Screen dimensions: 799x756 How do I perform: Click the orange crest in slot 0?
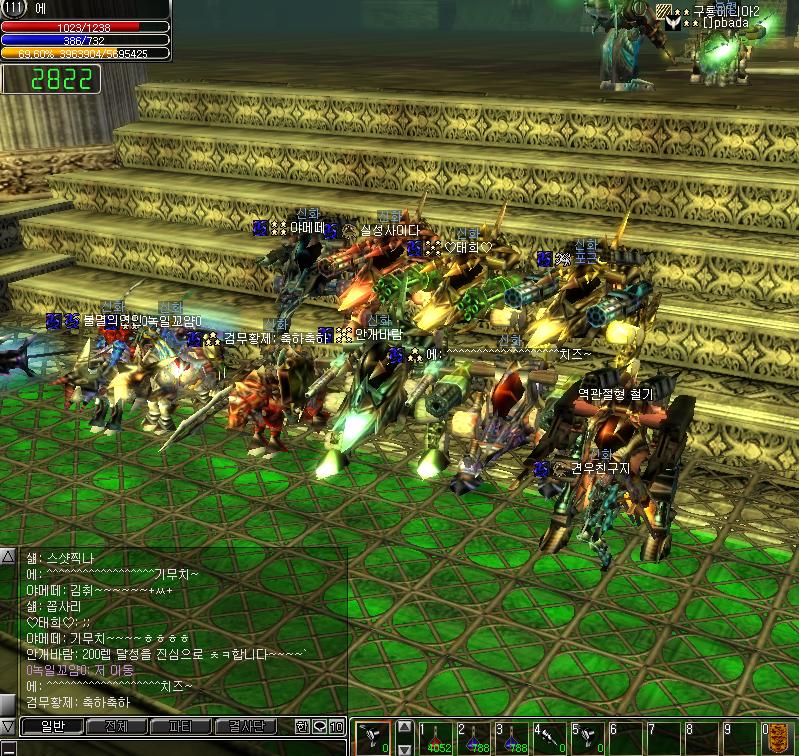pos(778,738)
